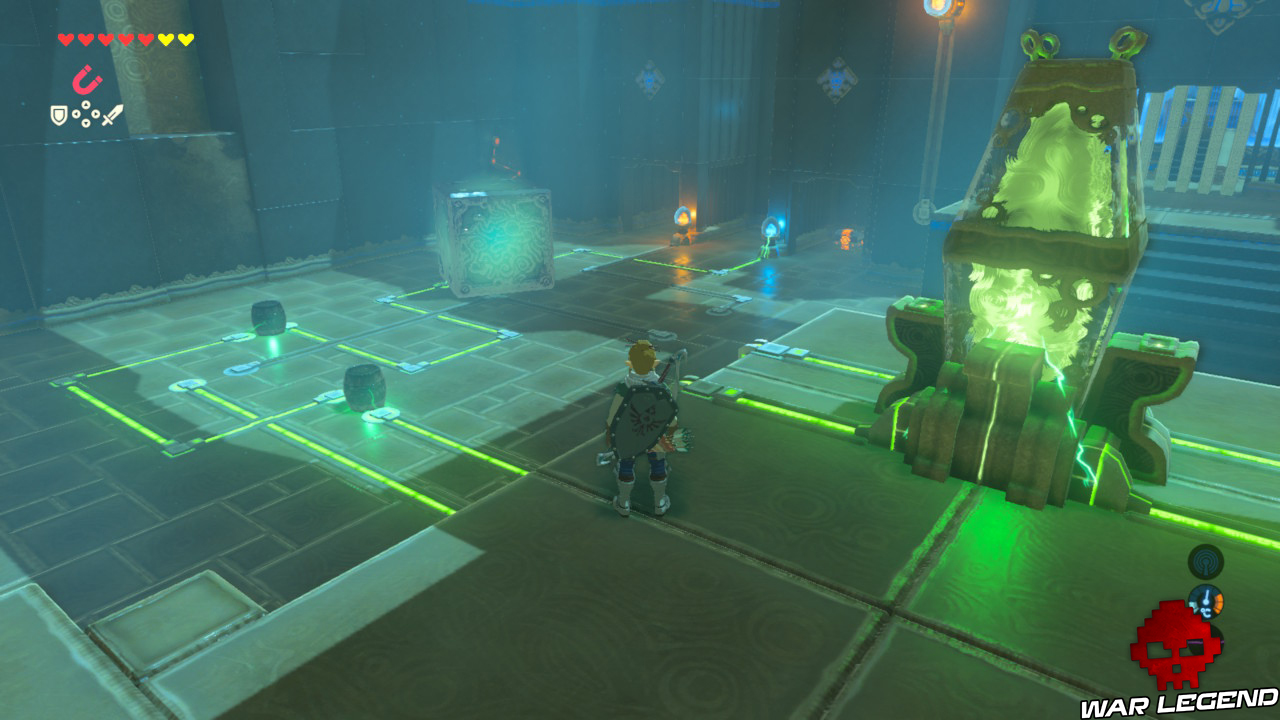Click the Sheikah sensor icon bottom right

(1205, 562)
